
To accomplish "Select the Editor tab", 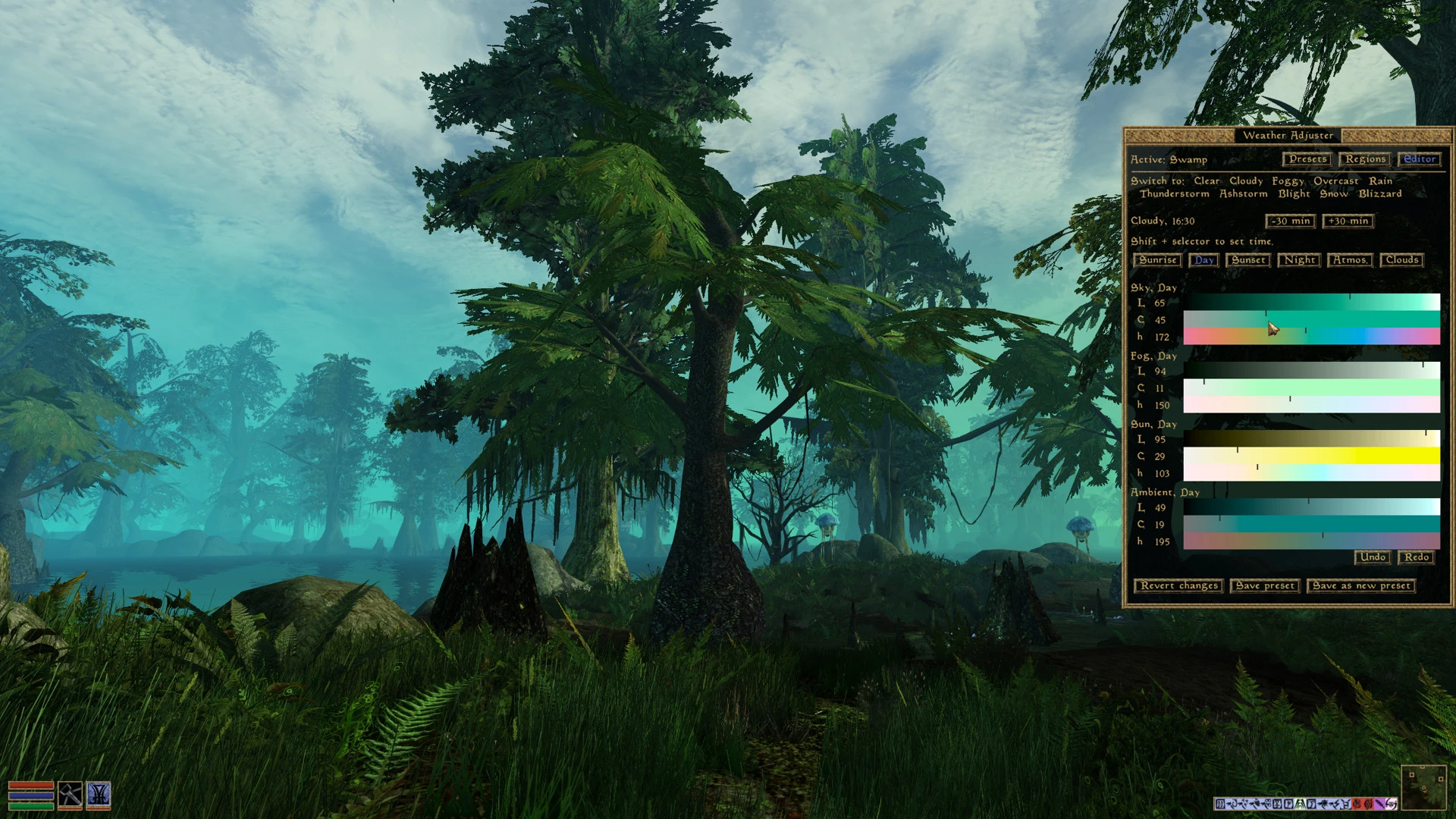I will click(x=1419, y=159).
